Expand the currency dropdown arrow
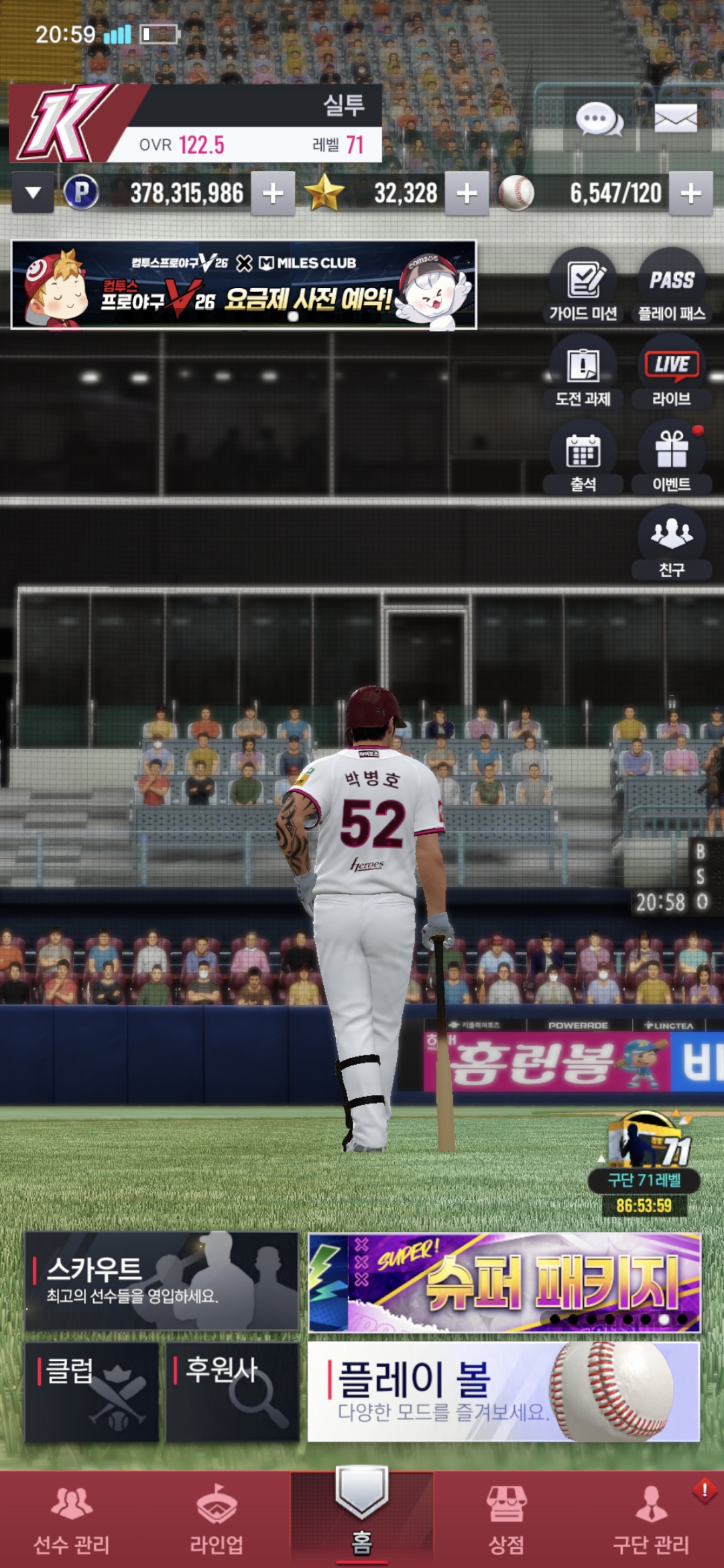 click(x=33, y=193)
